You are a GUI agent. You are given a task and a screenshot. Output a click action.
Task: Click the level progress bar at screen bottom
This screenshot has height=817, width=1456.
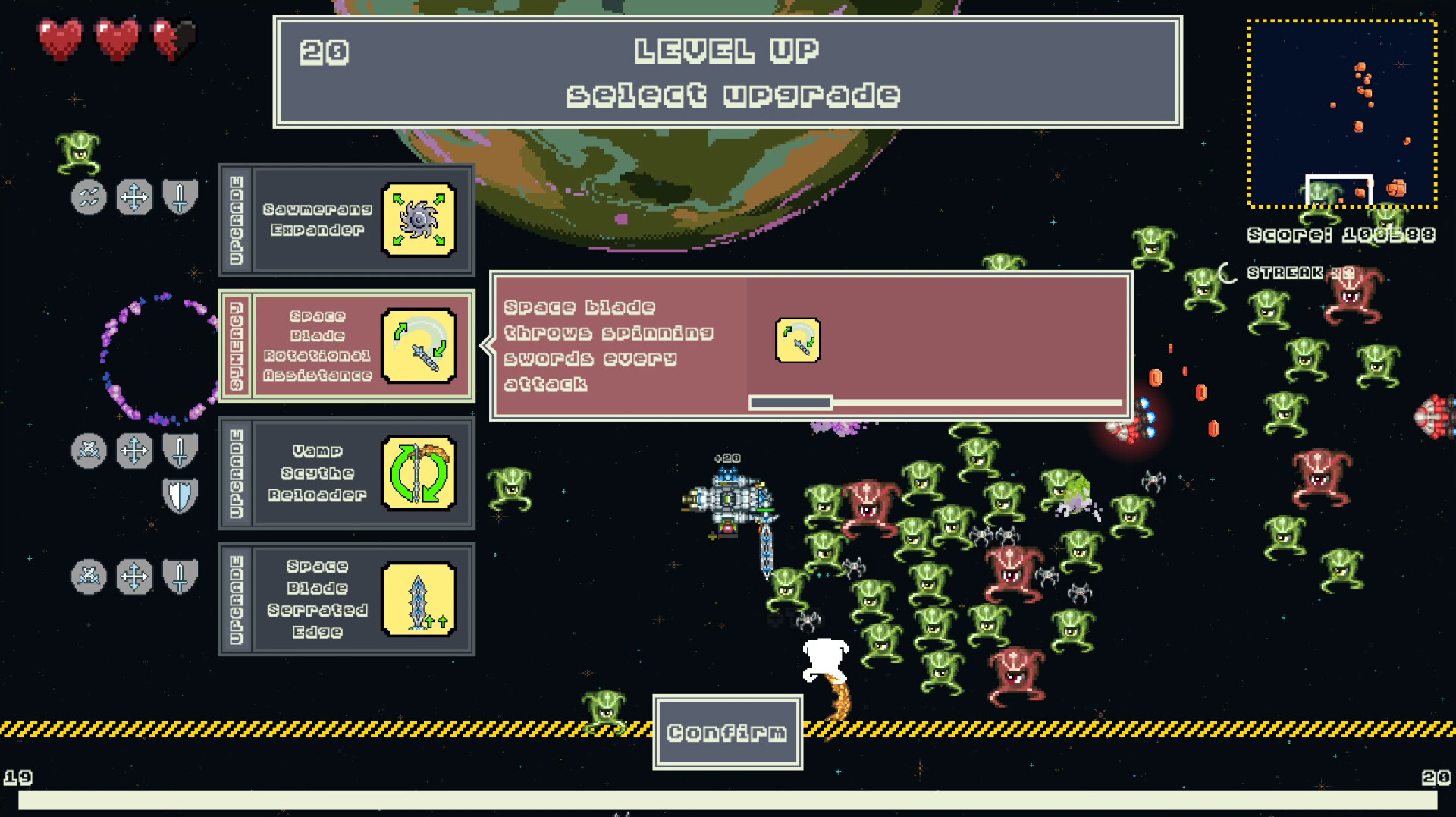coord(728,798)
